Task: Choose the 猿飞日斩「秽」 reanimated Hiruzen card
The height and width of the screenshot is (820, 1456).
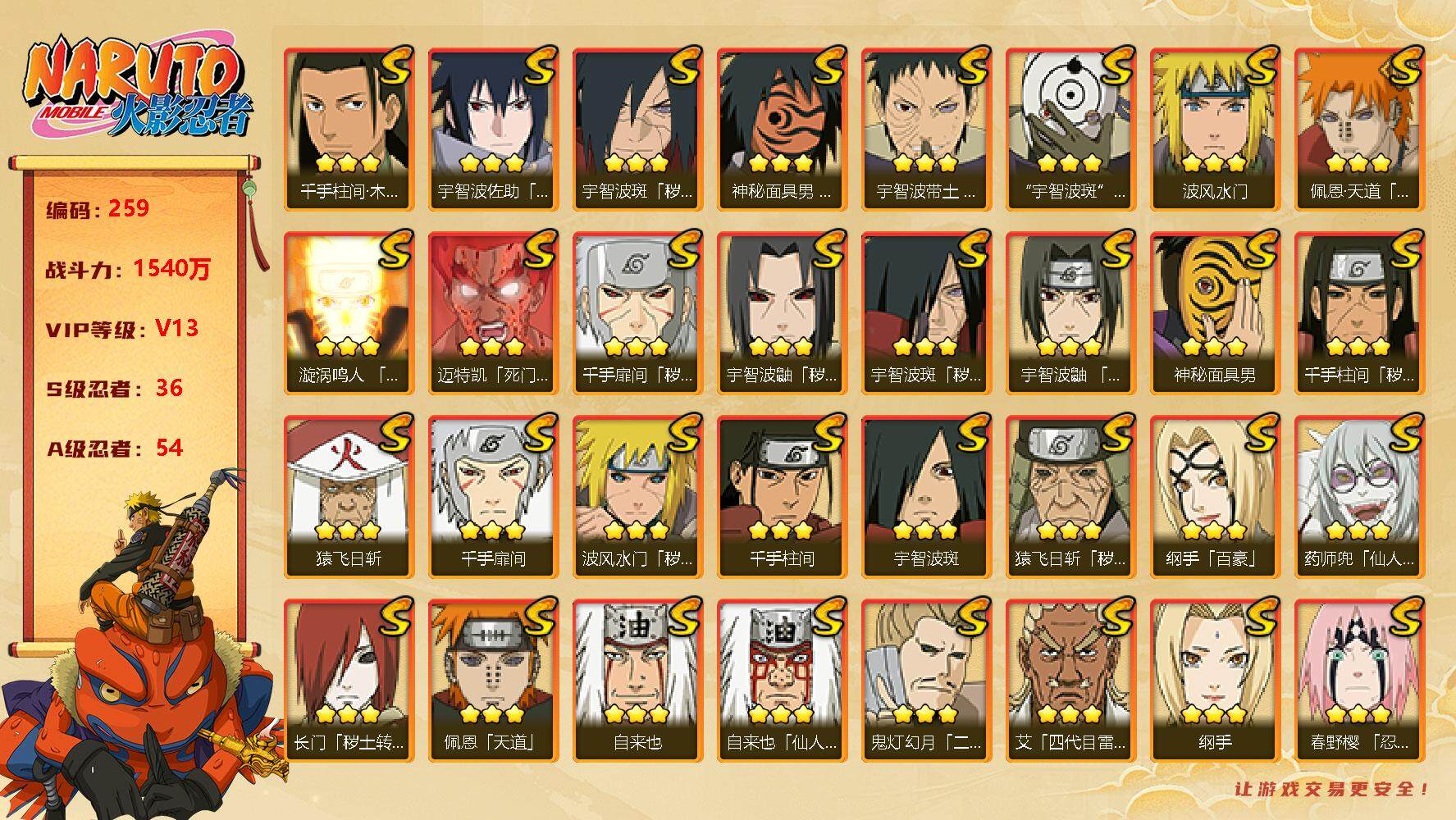Action: pyautogui.click(x=1070, y=496)
